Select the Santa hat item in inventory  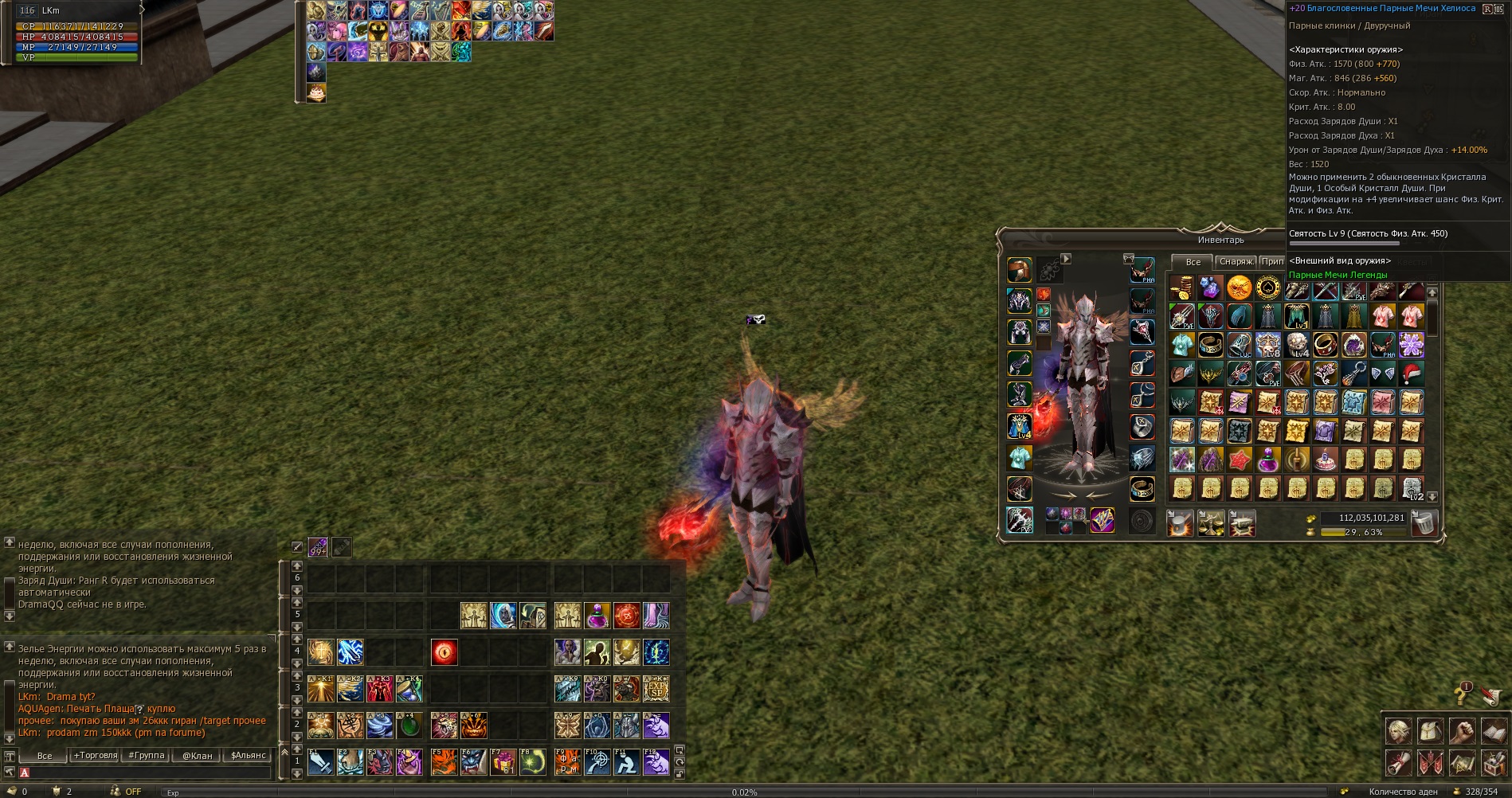[x=1411, y=373]
